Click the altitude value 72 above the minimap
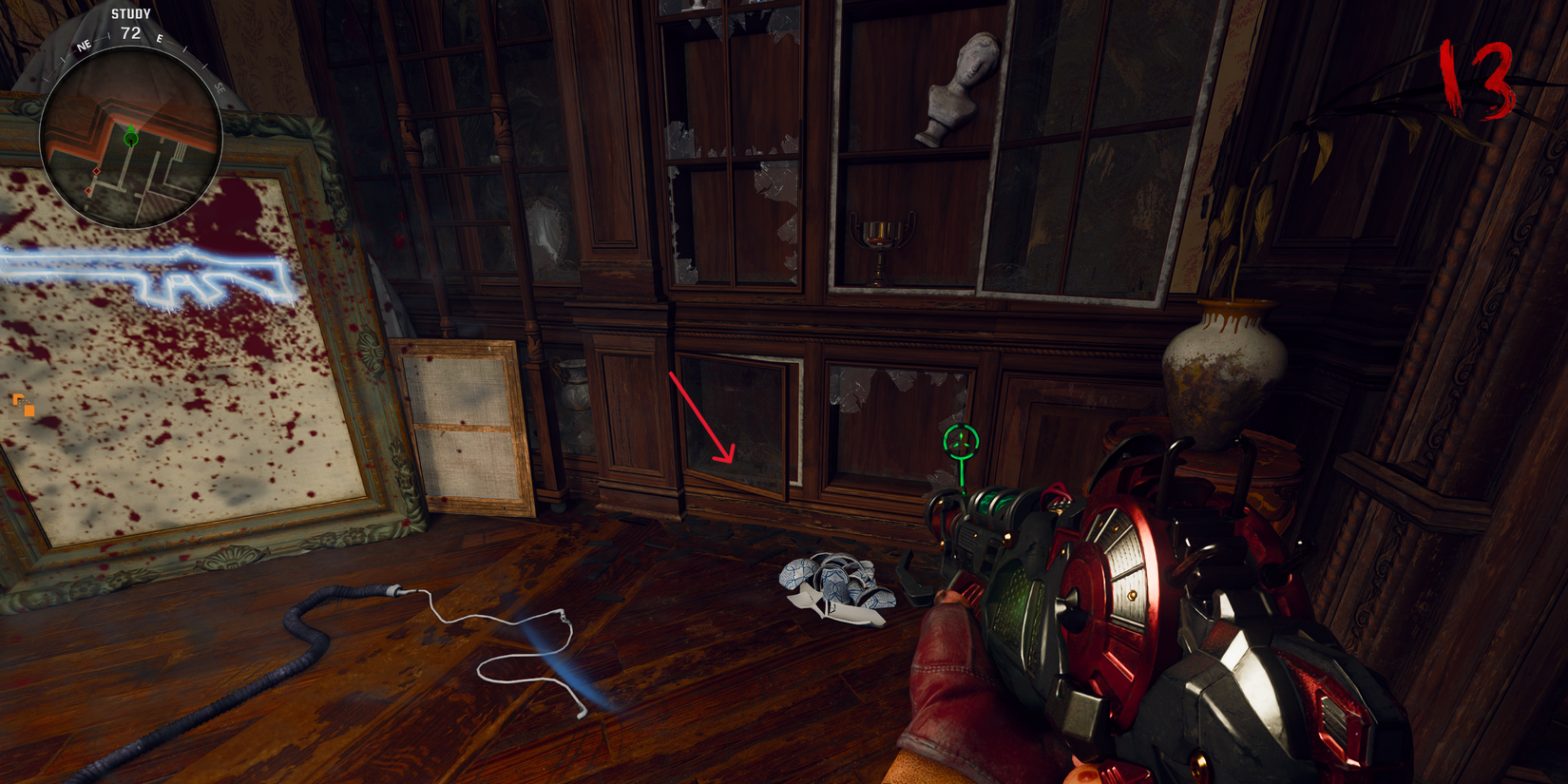The width and height of the screenshot is (1568, 784). point(129,34)
